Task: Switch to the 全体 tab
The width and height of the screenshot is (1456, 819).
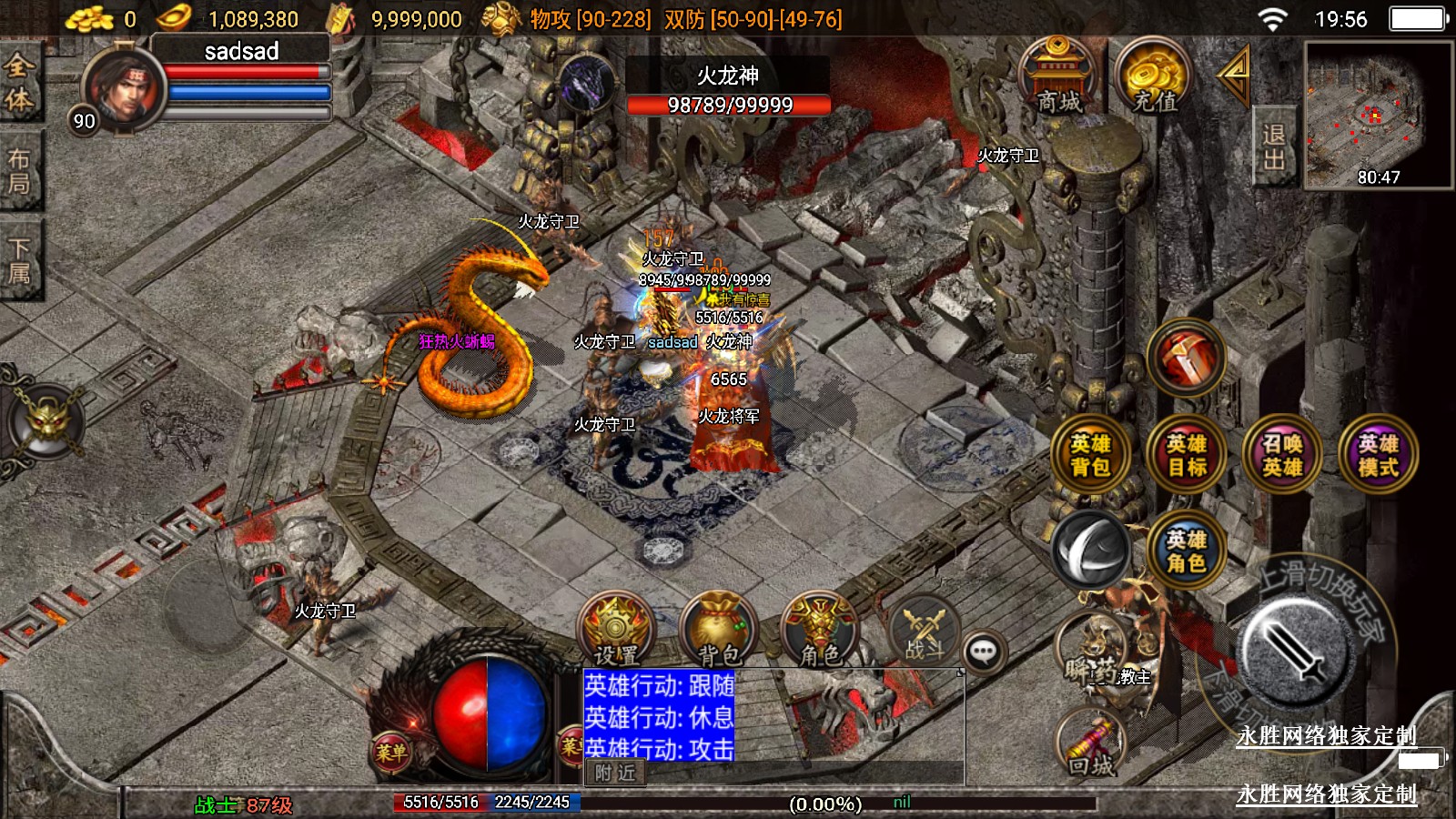Action: coord(18,82)
